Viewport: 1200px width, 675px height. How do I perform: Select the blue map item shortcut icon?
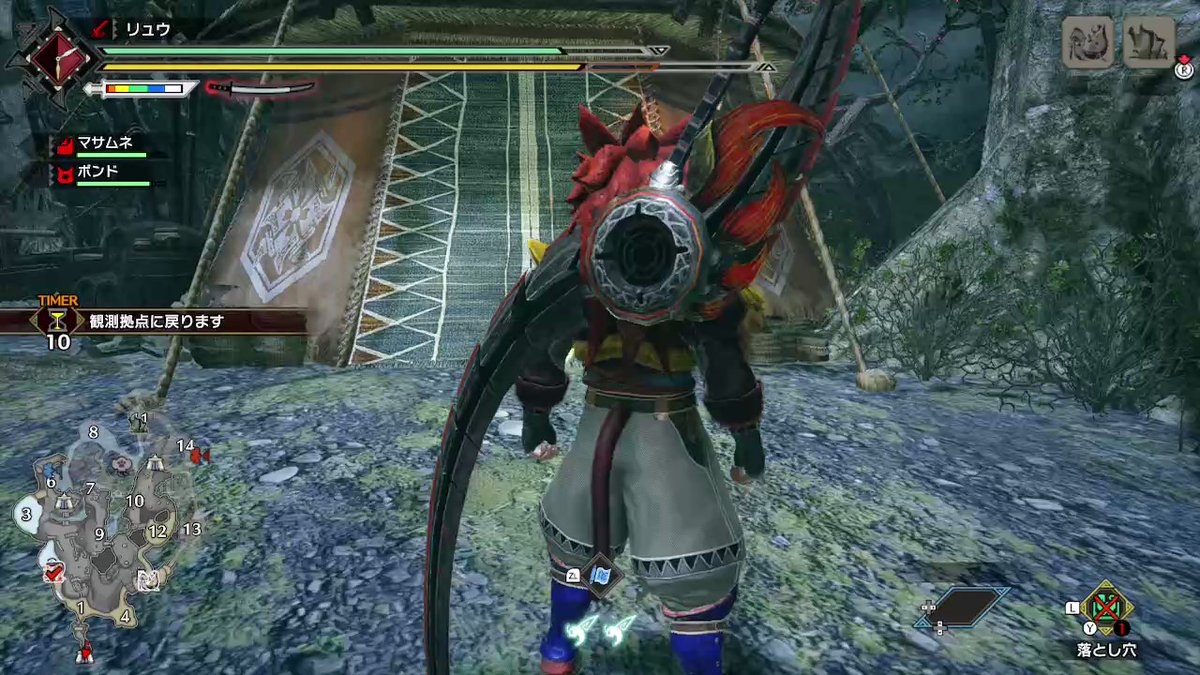click(601, 576)
